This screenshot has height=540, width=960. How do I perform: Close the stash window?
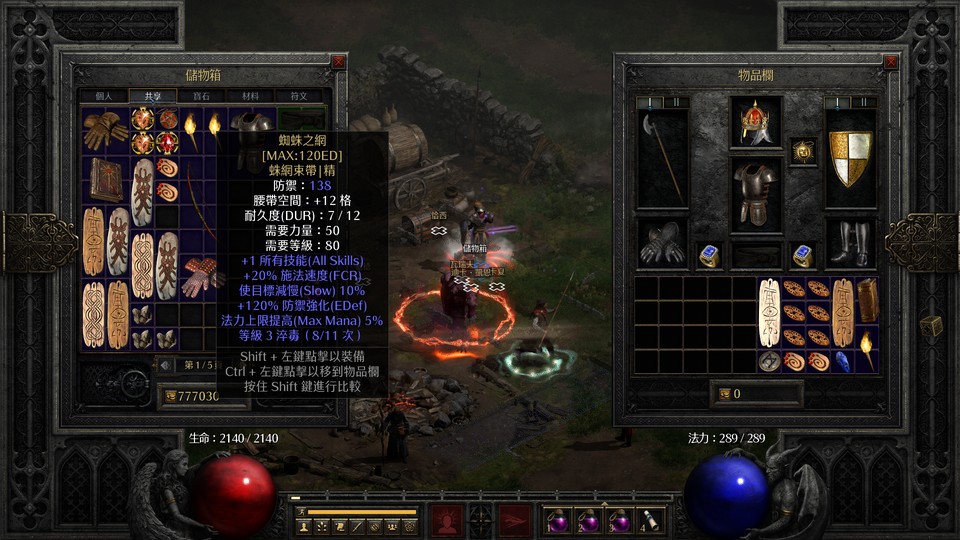click(338, 61)
